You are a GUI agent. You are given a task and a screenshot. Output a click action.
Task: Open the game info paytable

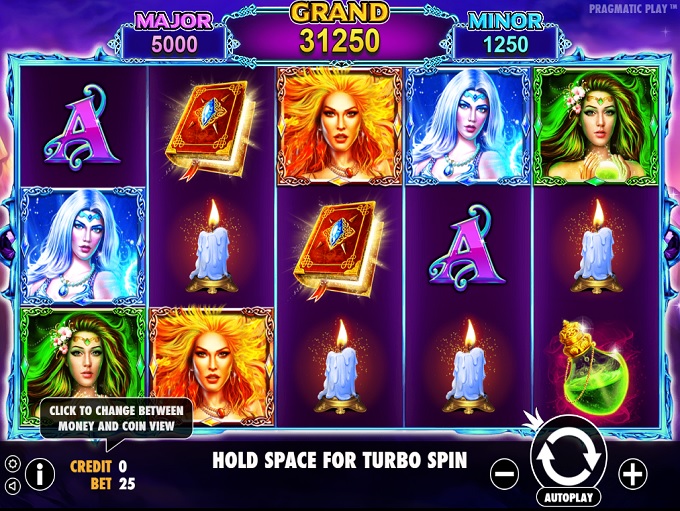39,472
